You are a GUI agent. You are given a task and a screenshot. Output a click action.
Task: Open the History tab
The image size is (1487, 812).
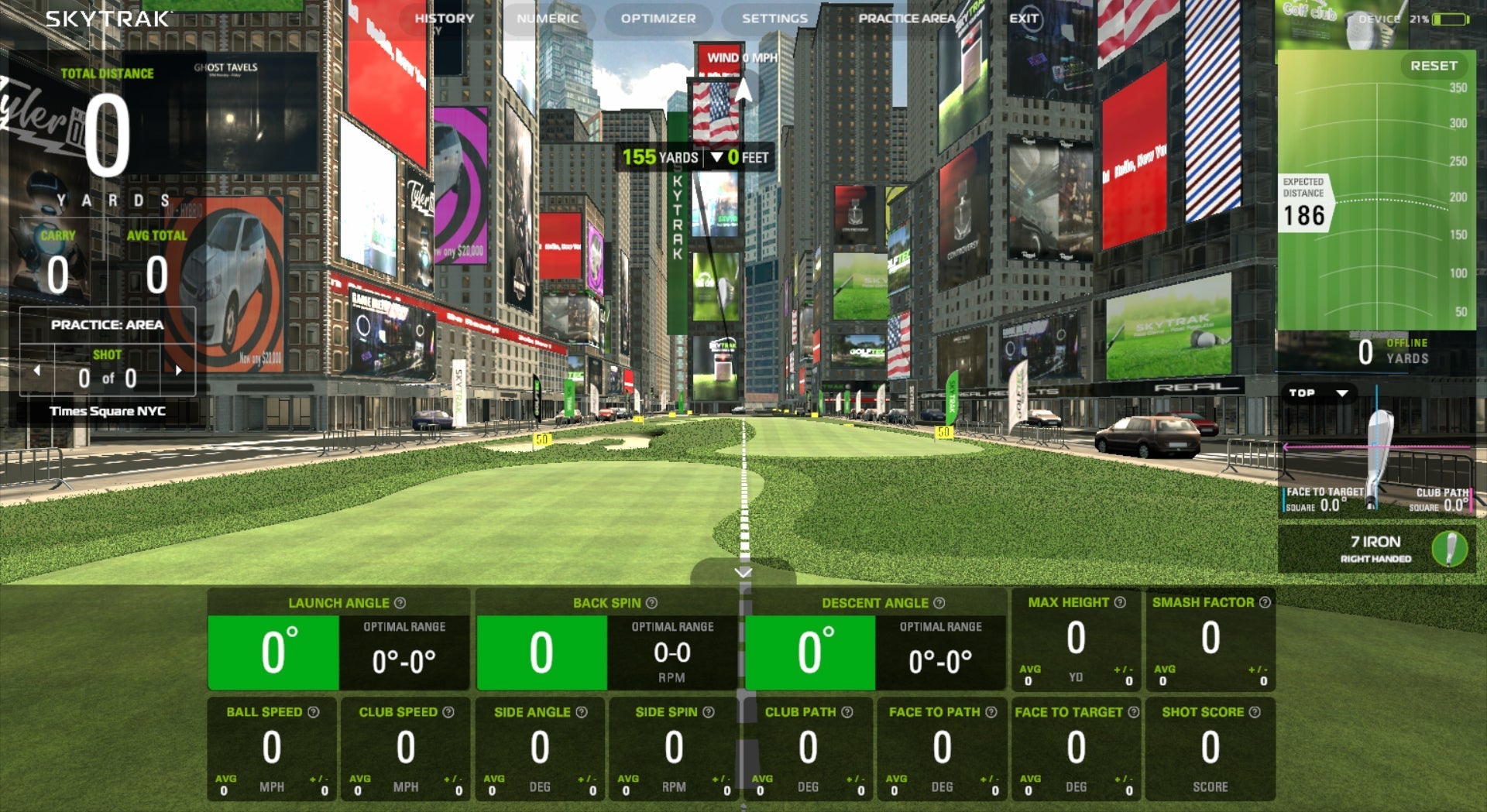click(x=444, y=18)
